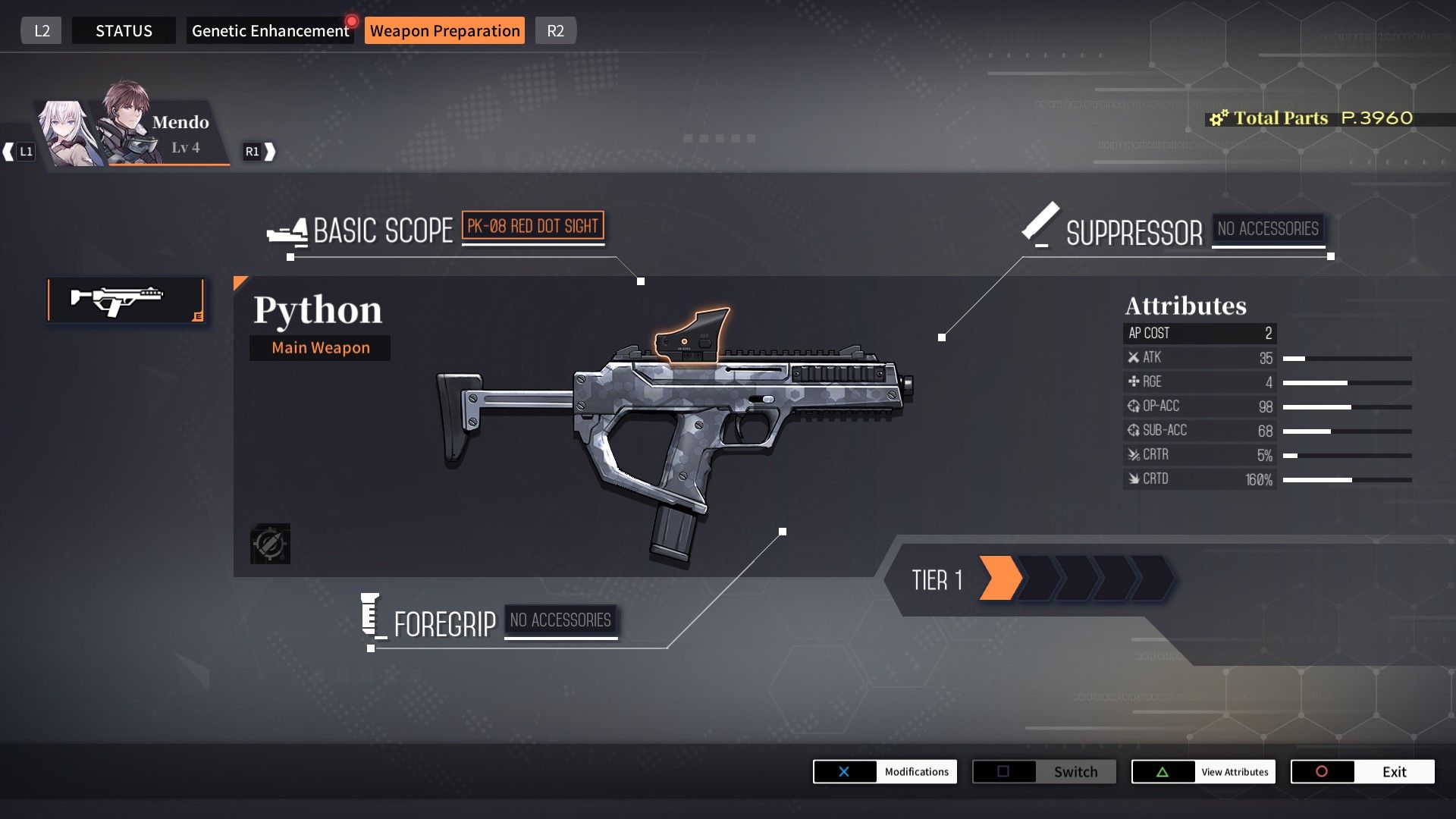
Task: Show View Attributes details
Action: pyautogui.click(x=1203, y=772)
